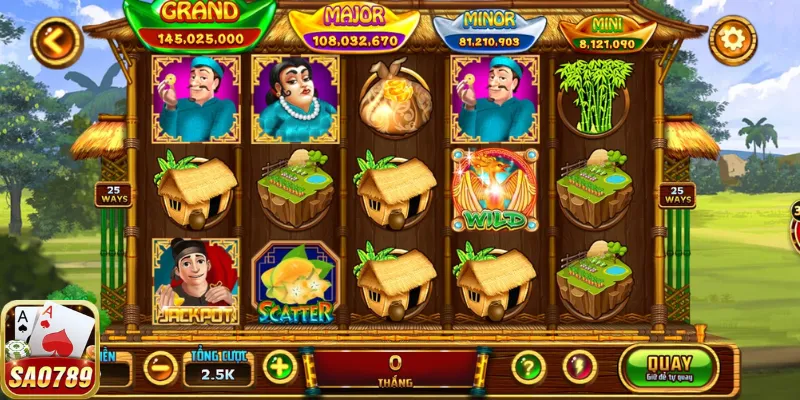
Task: Open the question mark help button
Action: coord(528,367)
